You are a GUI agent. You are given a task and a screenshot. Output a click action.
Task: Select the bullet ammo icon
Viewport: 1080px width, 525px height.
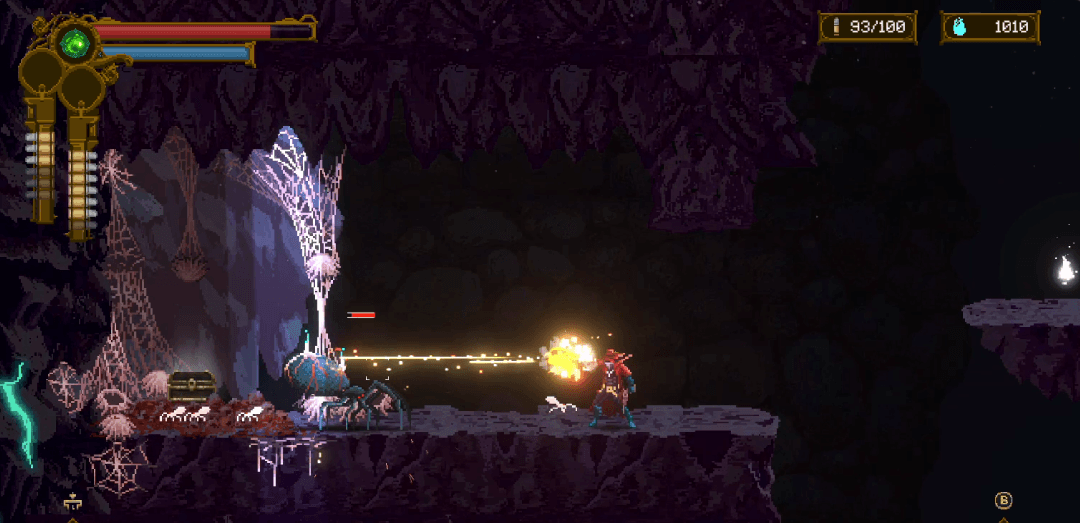pyautogui.click(x=837, y=27)
